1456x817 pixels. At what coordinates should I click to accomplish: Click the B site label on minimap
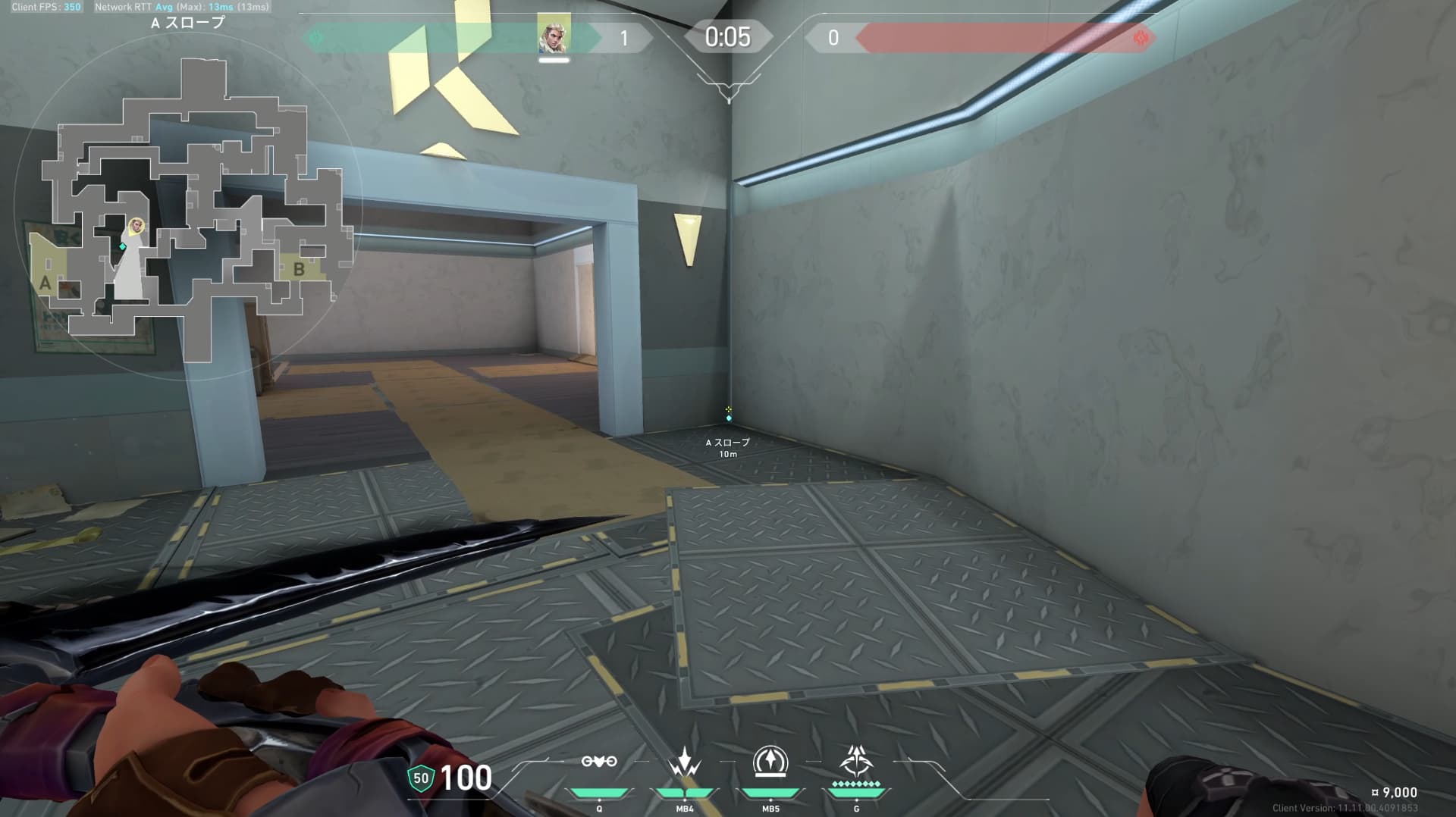tap(299, 269)
